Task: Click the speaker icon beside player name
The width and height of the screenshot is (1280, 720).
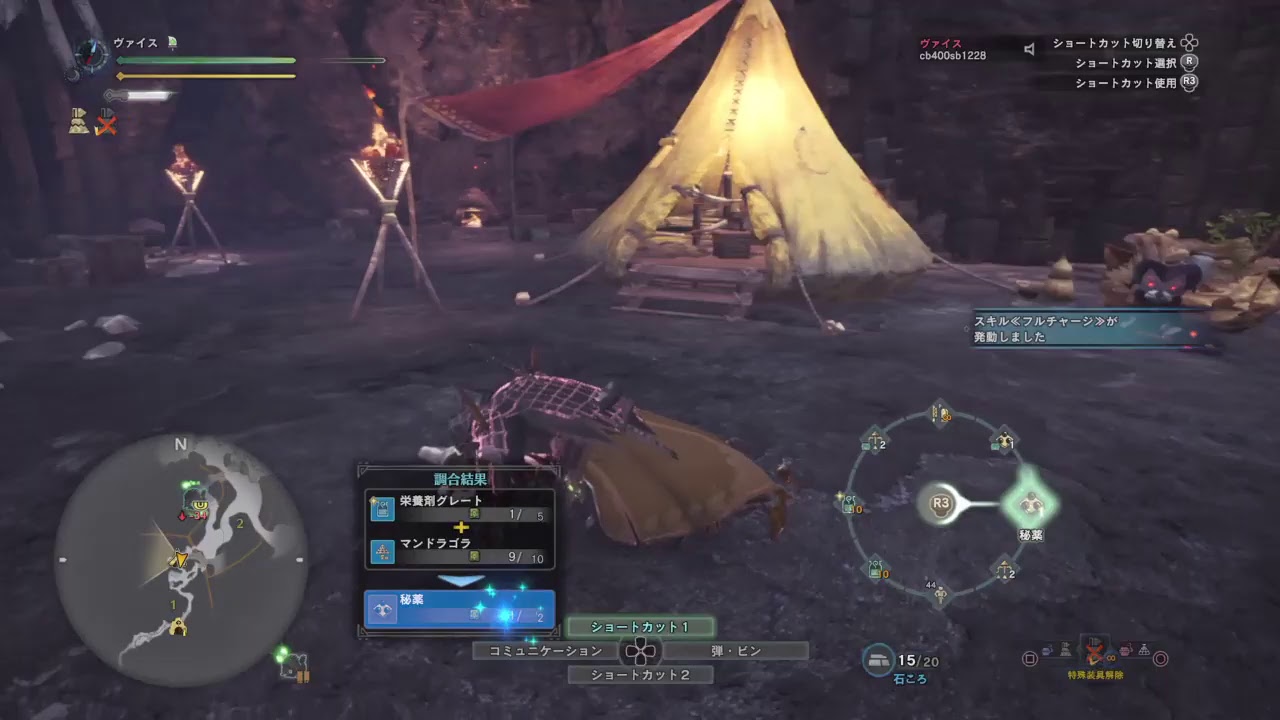Action: tap(1029, 48)
